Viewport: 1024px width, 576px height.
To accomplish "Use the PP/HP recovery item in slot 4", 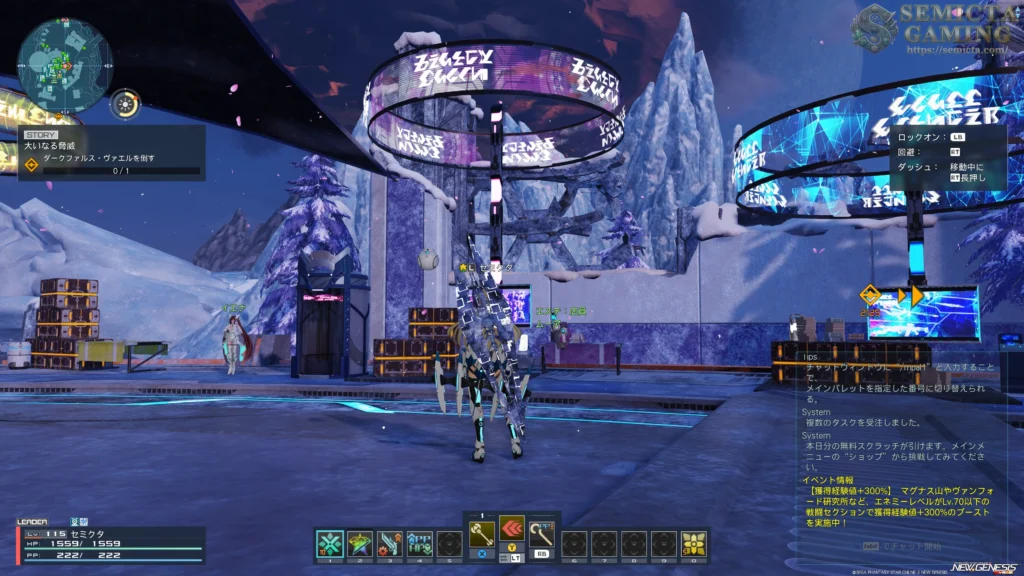I will coord(419,543).
